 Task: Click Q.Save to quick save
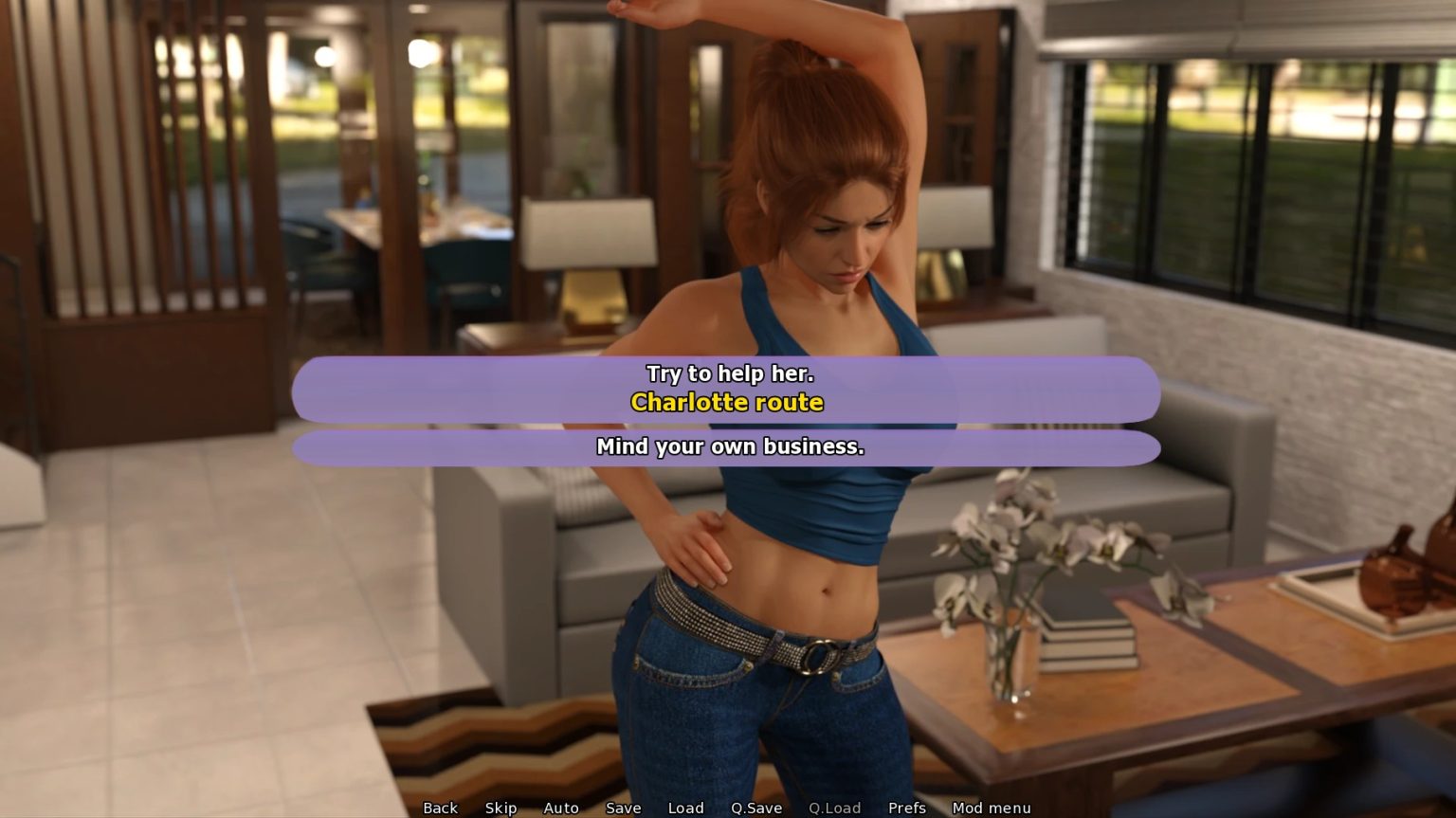click(x=755, y=808)
